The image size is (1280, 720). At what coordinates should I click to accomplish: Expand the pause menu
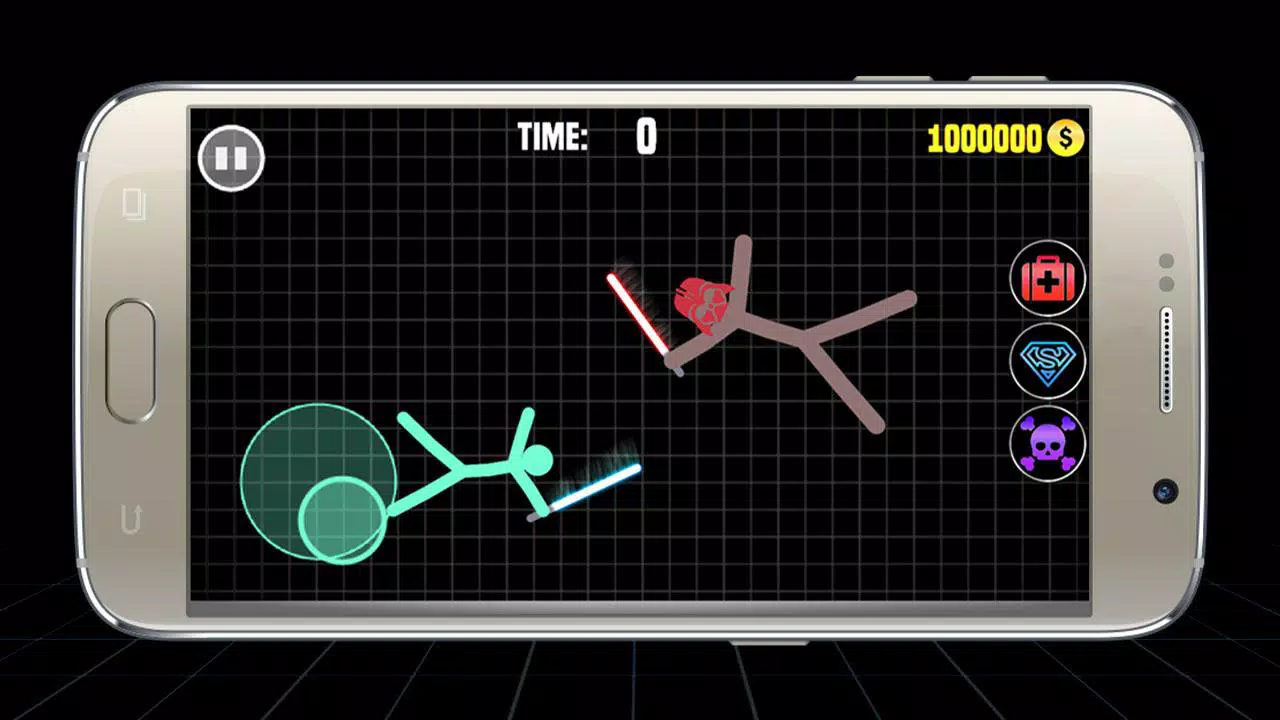pyautogui.click(x=234, y=158)
